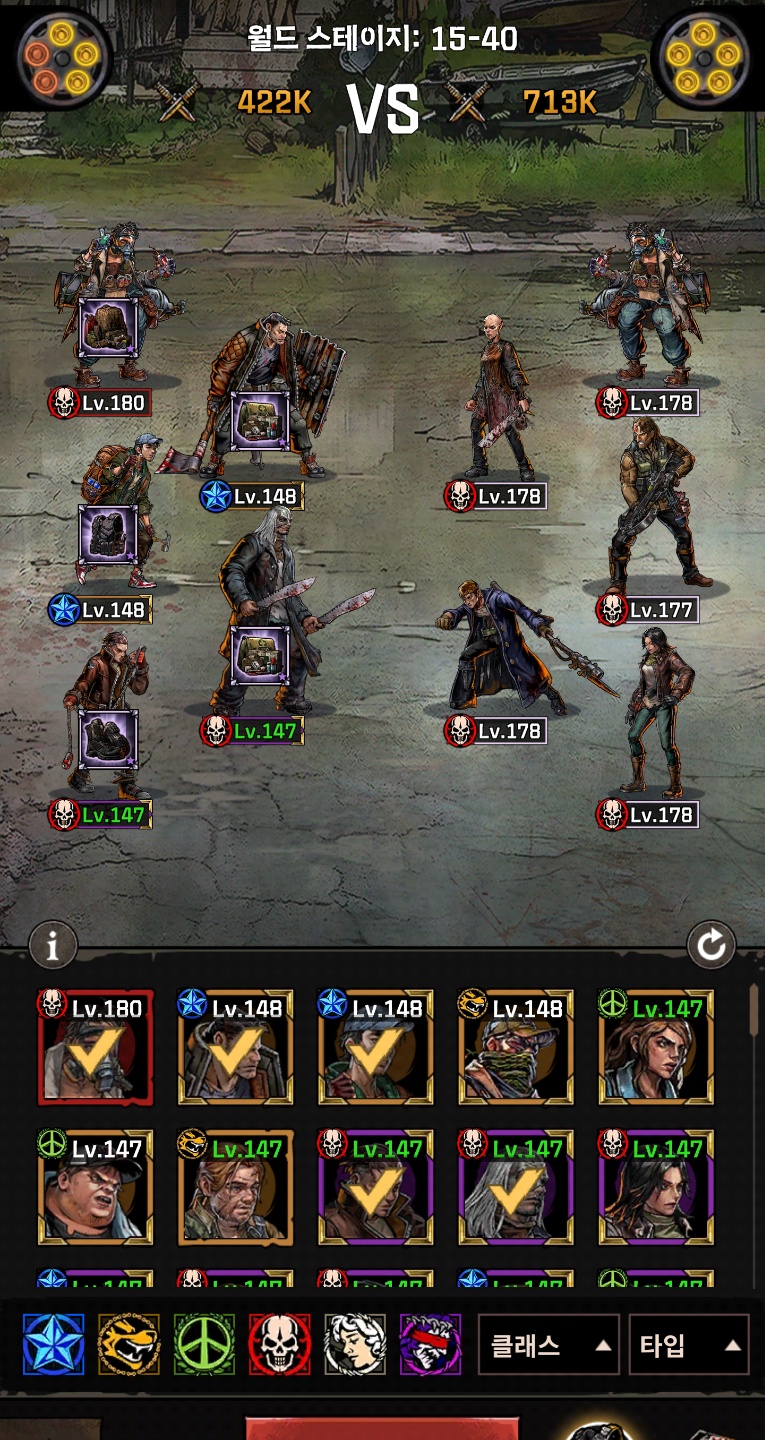
Task: Open the 클래스 dropdown
Action: [x=548, y=1345]
